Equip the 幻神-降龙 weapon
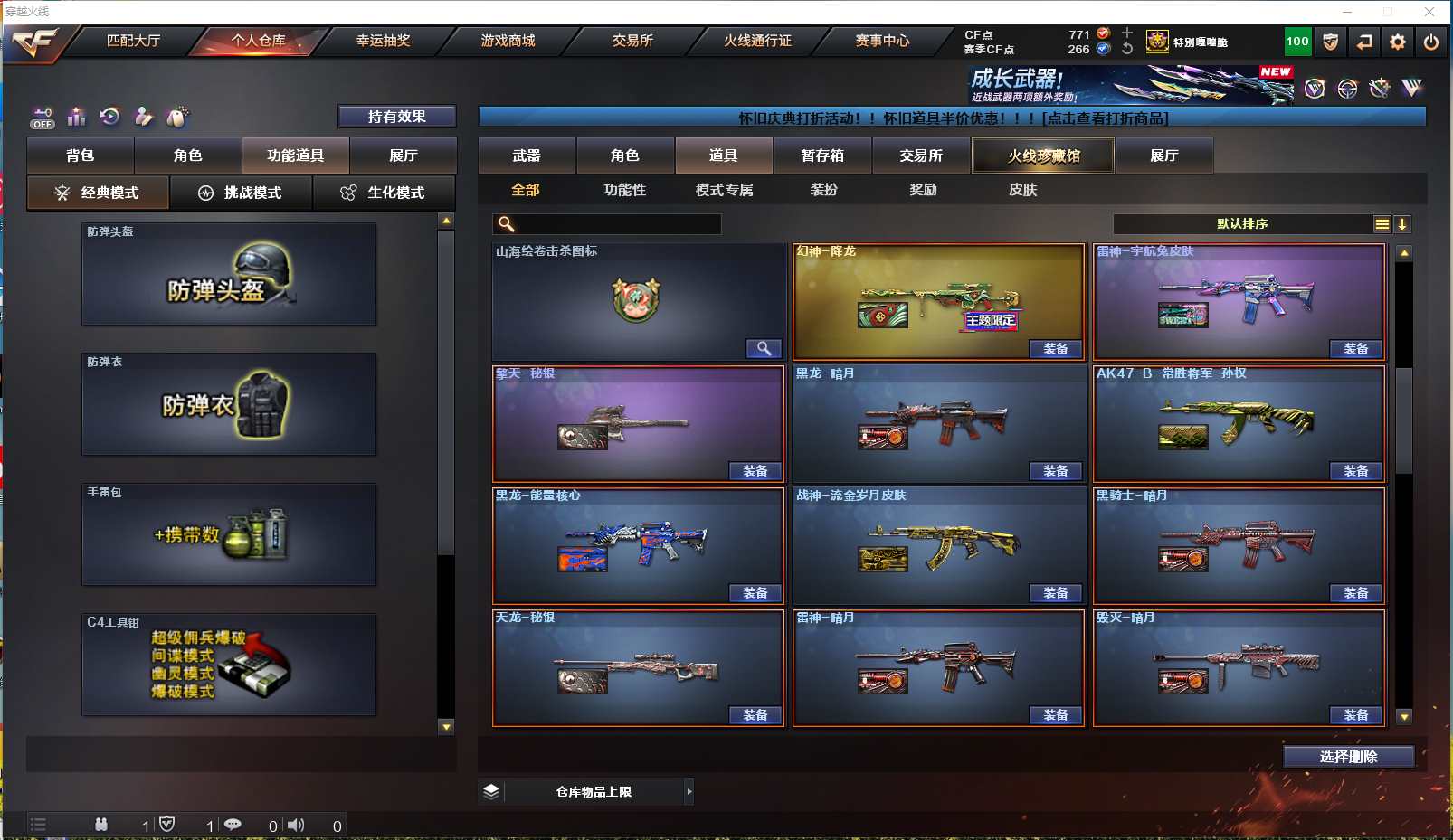This screenshot has width=1453, height=840. 1056,349
